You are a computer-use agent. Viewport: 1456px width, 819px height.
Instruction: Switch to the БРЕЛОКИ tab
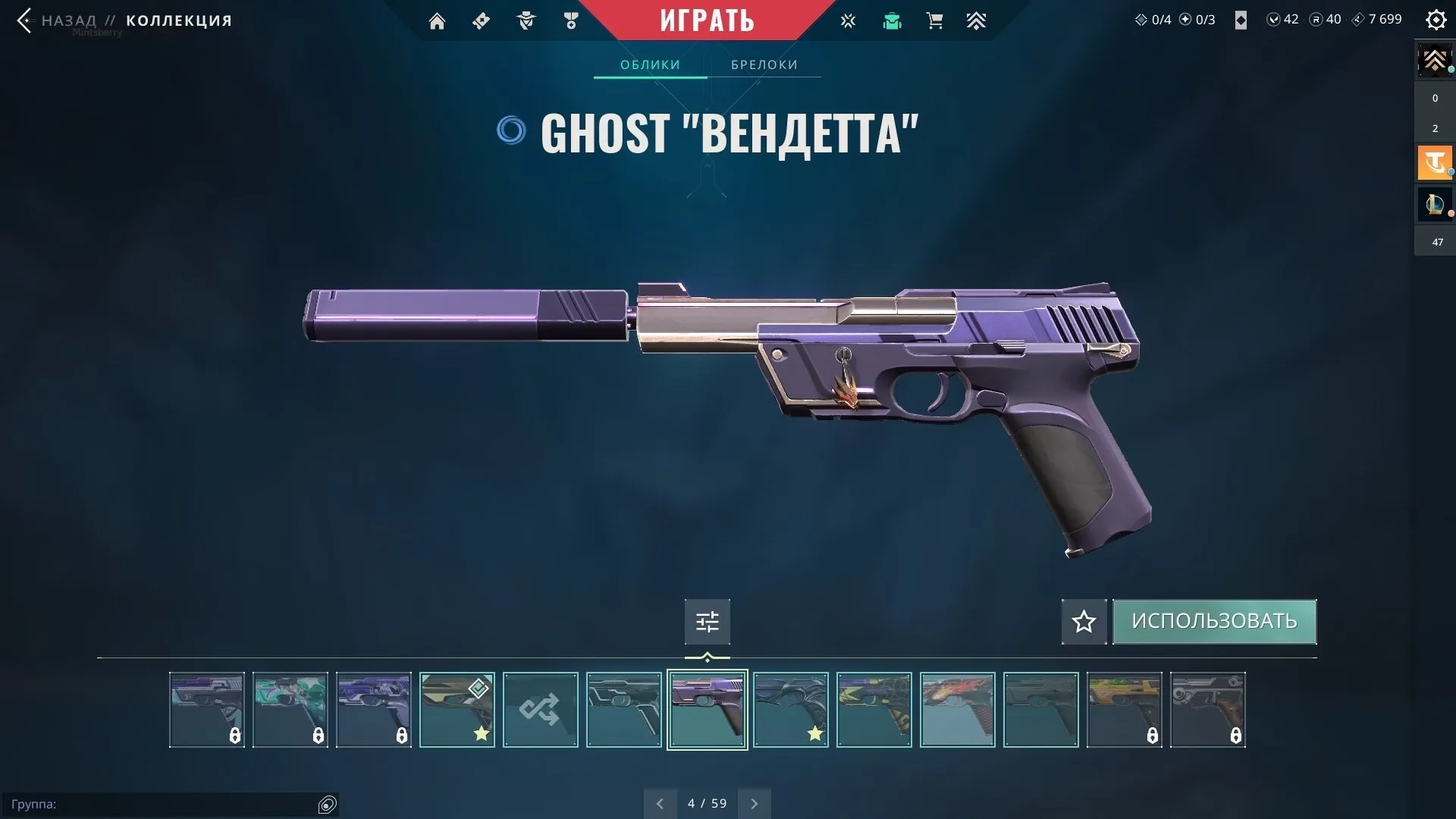(x=764, y=64)
